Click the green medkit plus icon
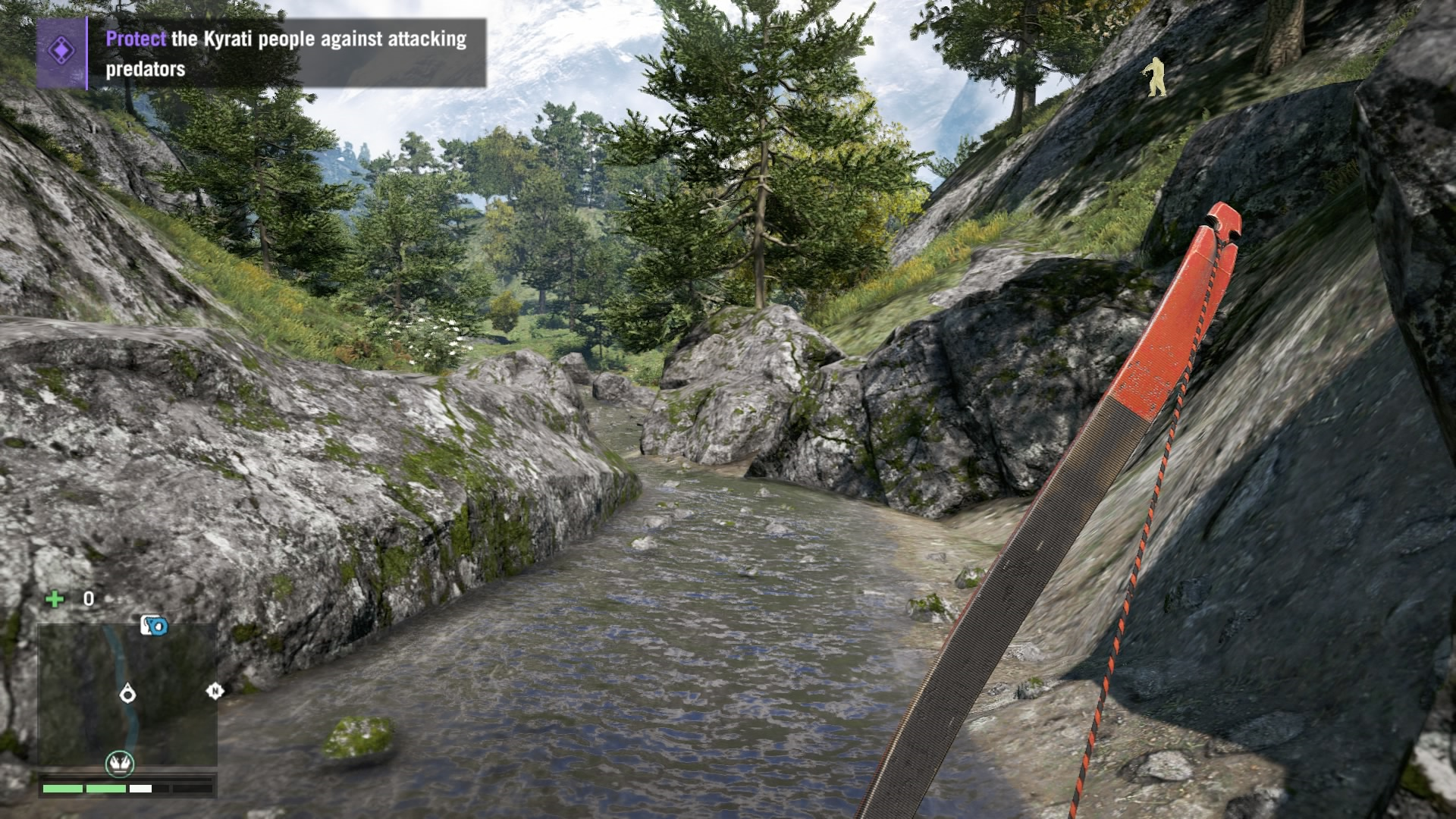Viewport: 1456px width, 819px height. [x=55, y=600]
